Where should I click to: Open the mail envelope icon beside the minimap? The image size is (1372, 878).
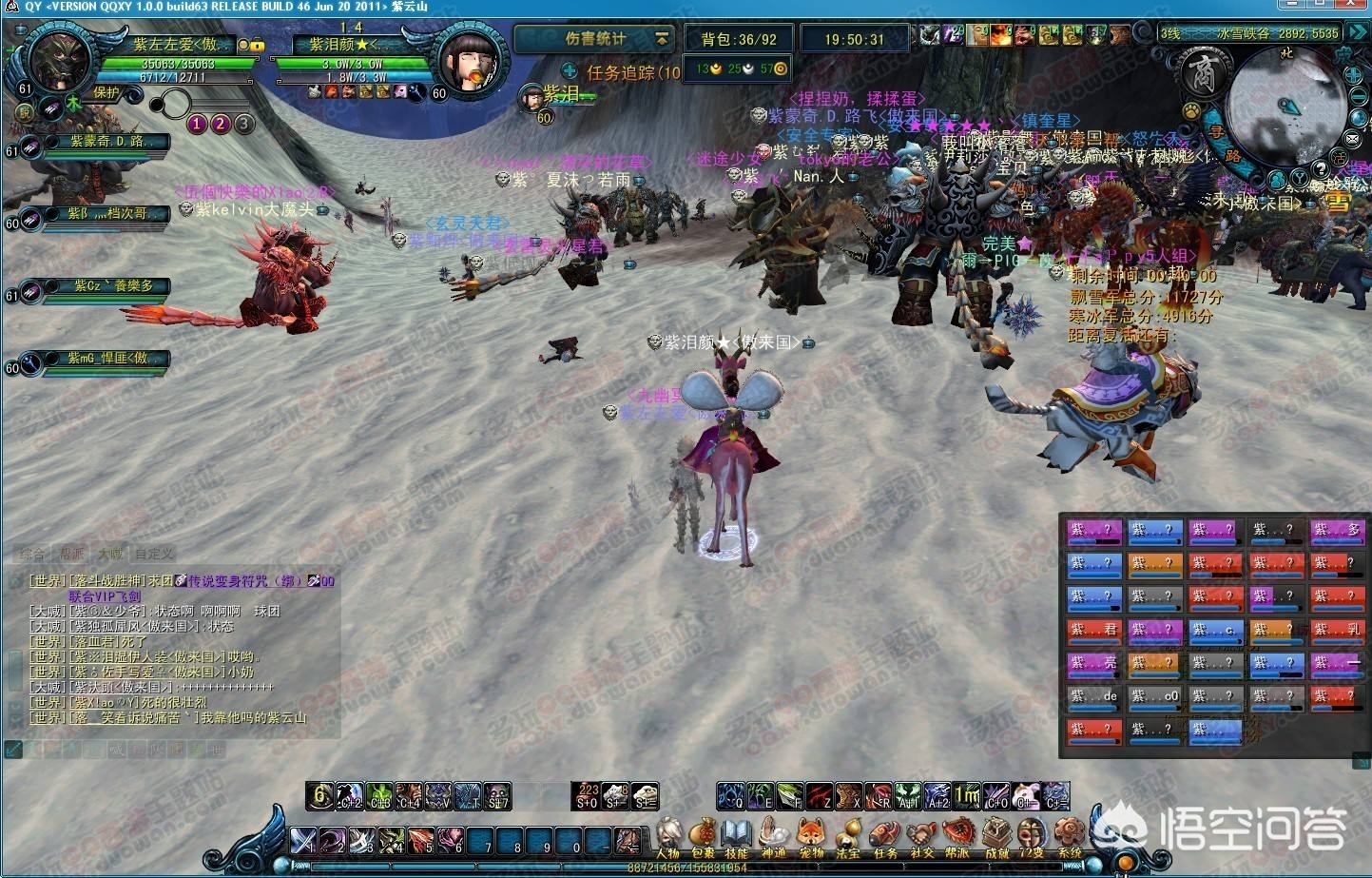[1352, 138]
